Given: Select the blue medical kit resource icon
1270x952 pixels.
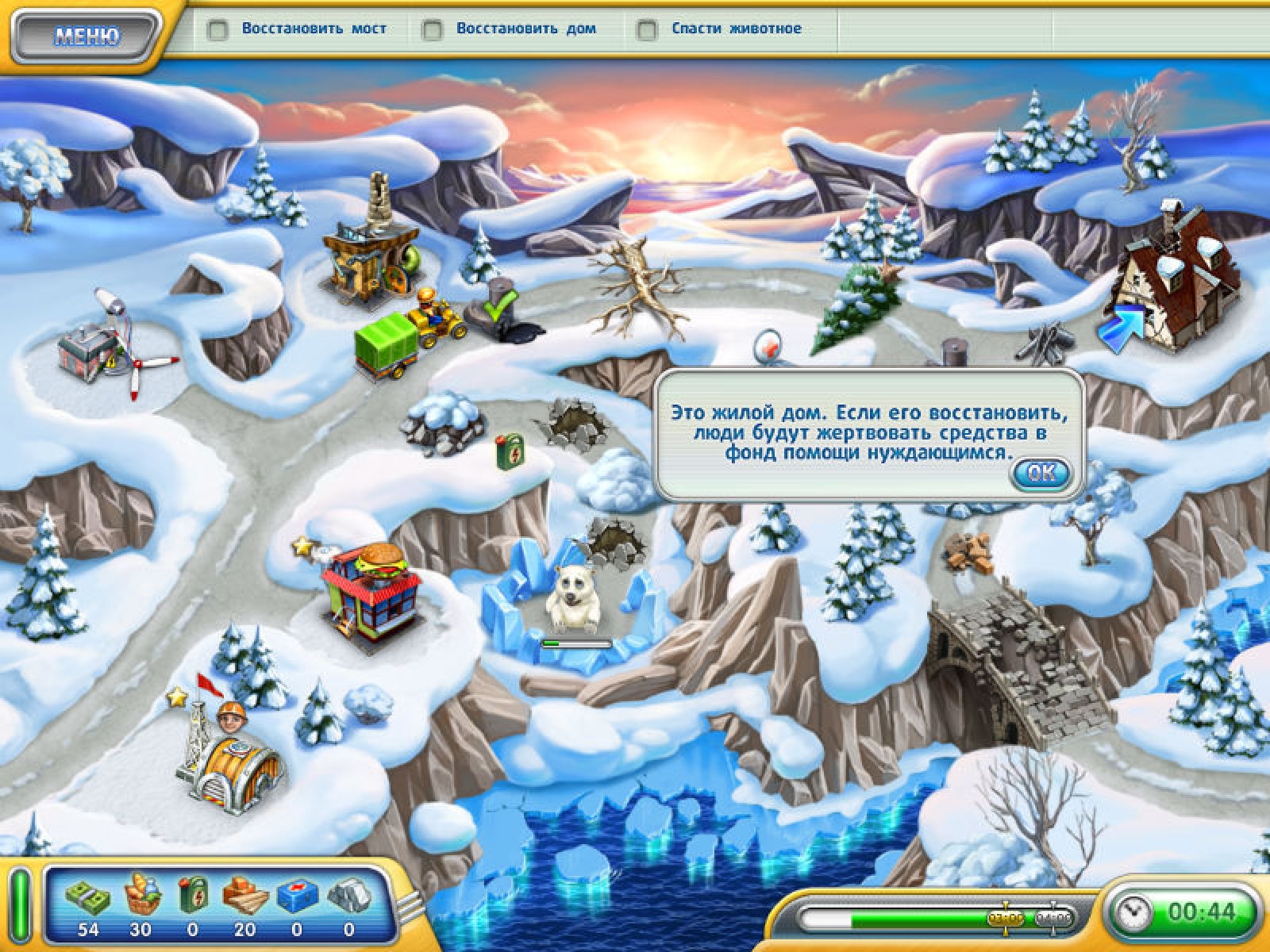Looking at the screenshot, I should coord(296,897).
